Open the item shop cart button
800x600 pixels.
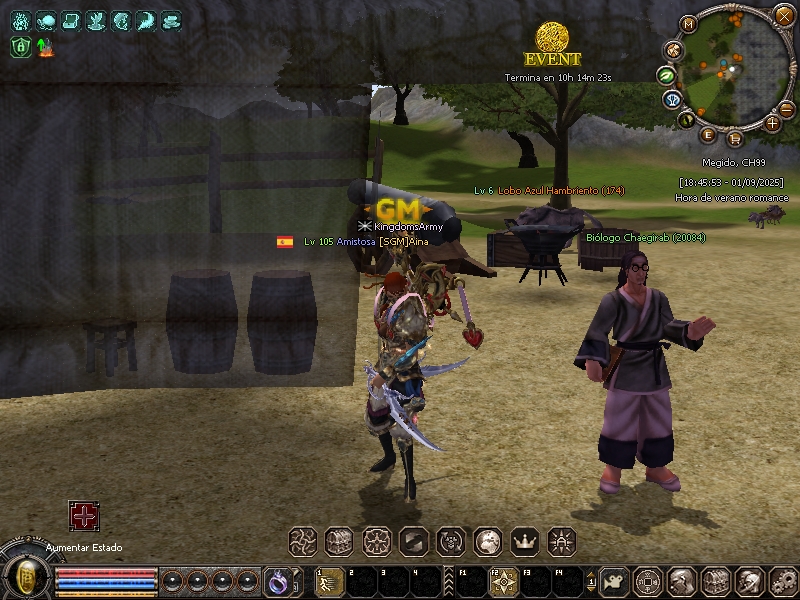(735, 138)
